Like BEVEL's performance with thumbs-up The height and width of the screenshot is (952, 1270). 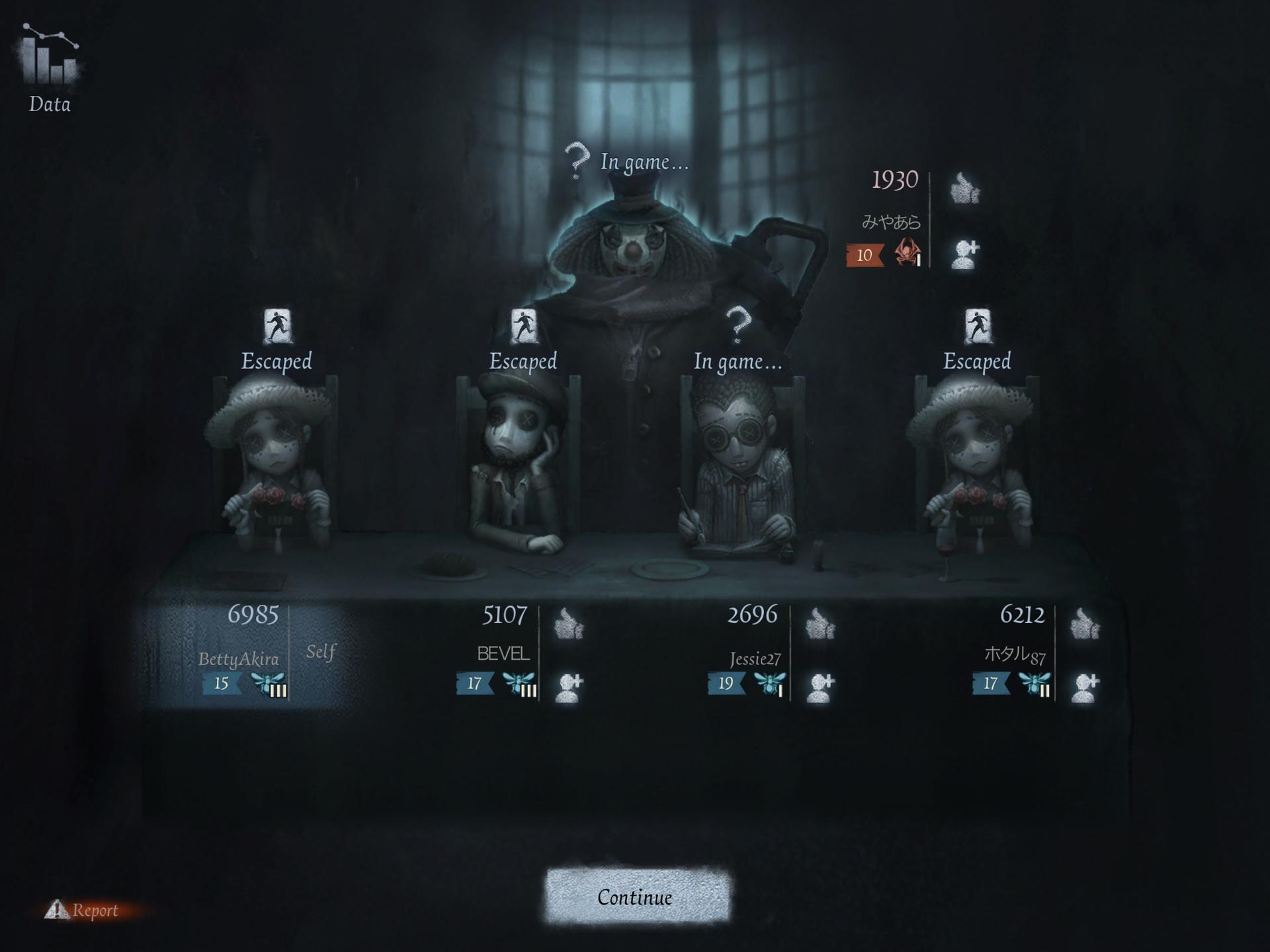pyautogui.click(x=568, y=623)
